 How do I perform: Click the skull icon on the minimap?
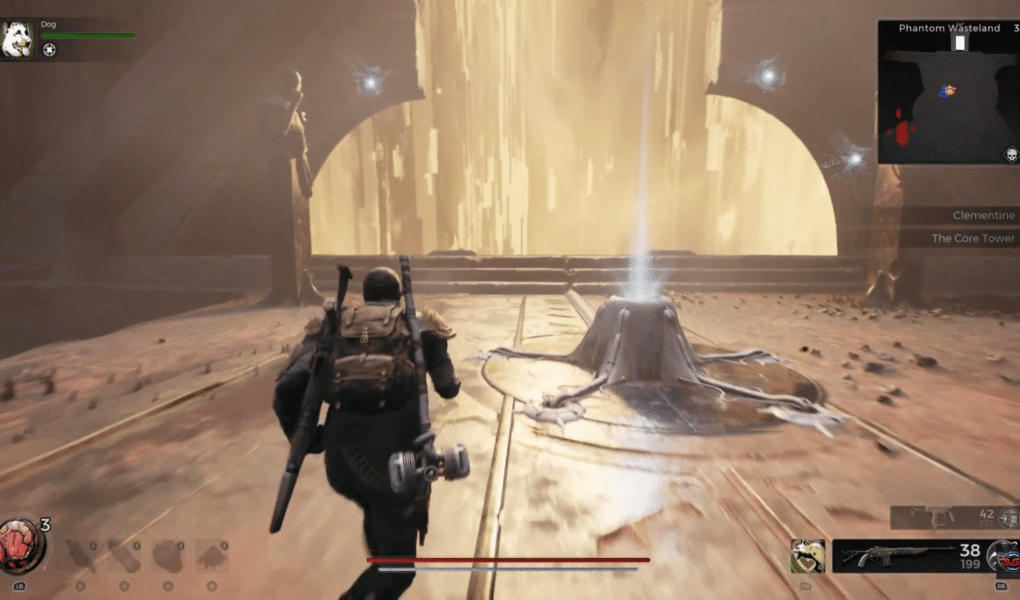coord(1011,154)
